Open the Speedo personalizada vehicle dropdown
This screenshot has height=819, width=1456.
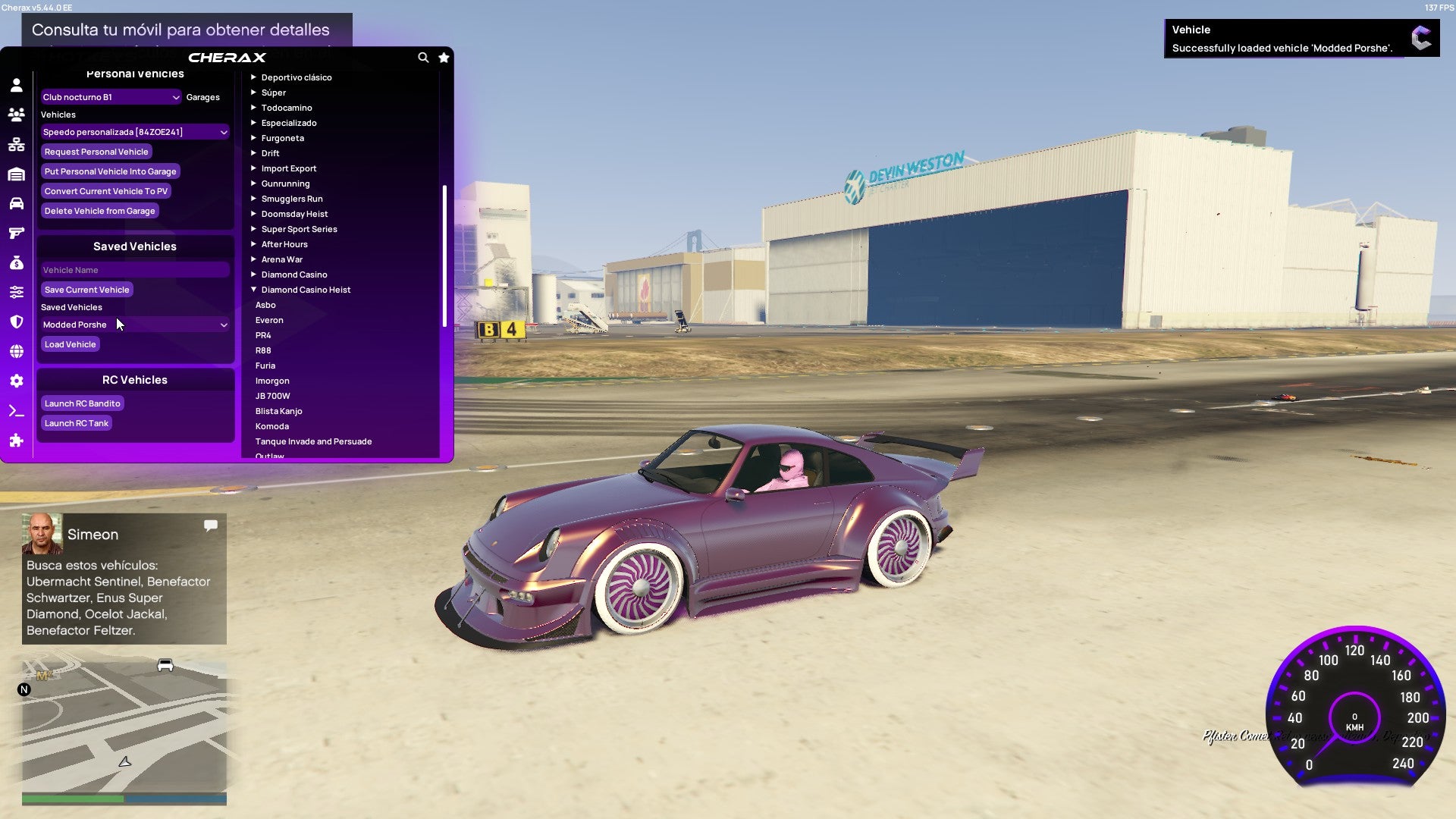click(135, 131)
